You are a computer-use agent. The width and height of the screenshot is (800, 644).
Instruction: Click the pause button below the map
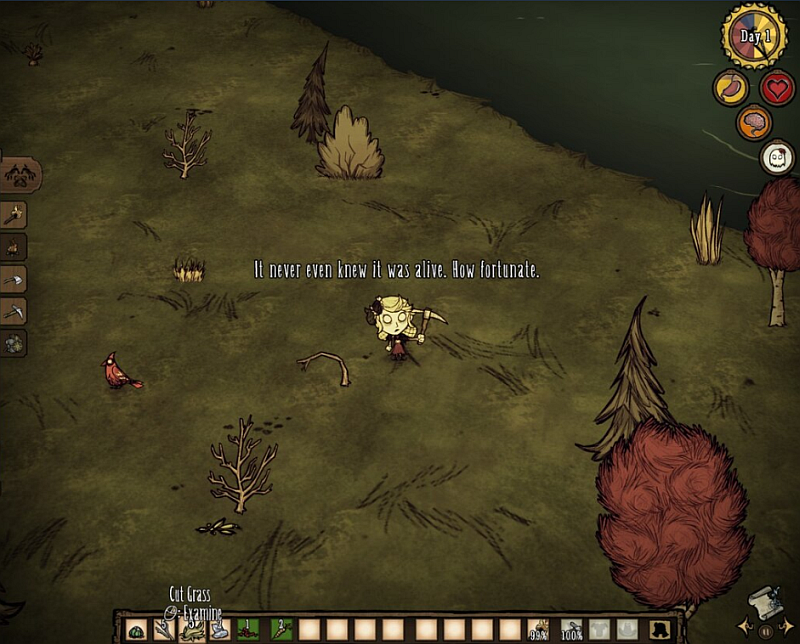point(766,631)
